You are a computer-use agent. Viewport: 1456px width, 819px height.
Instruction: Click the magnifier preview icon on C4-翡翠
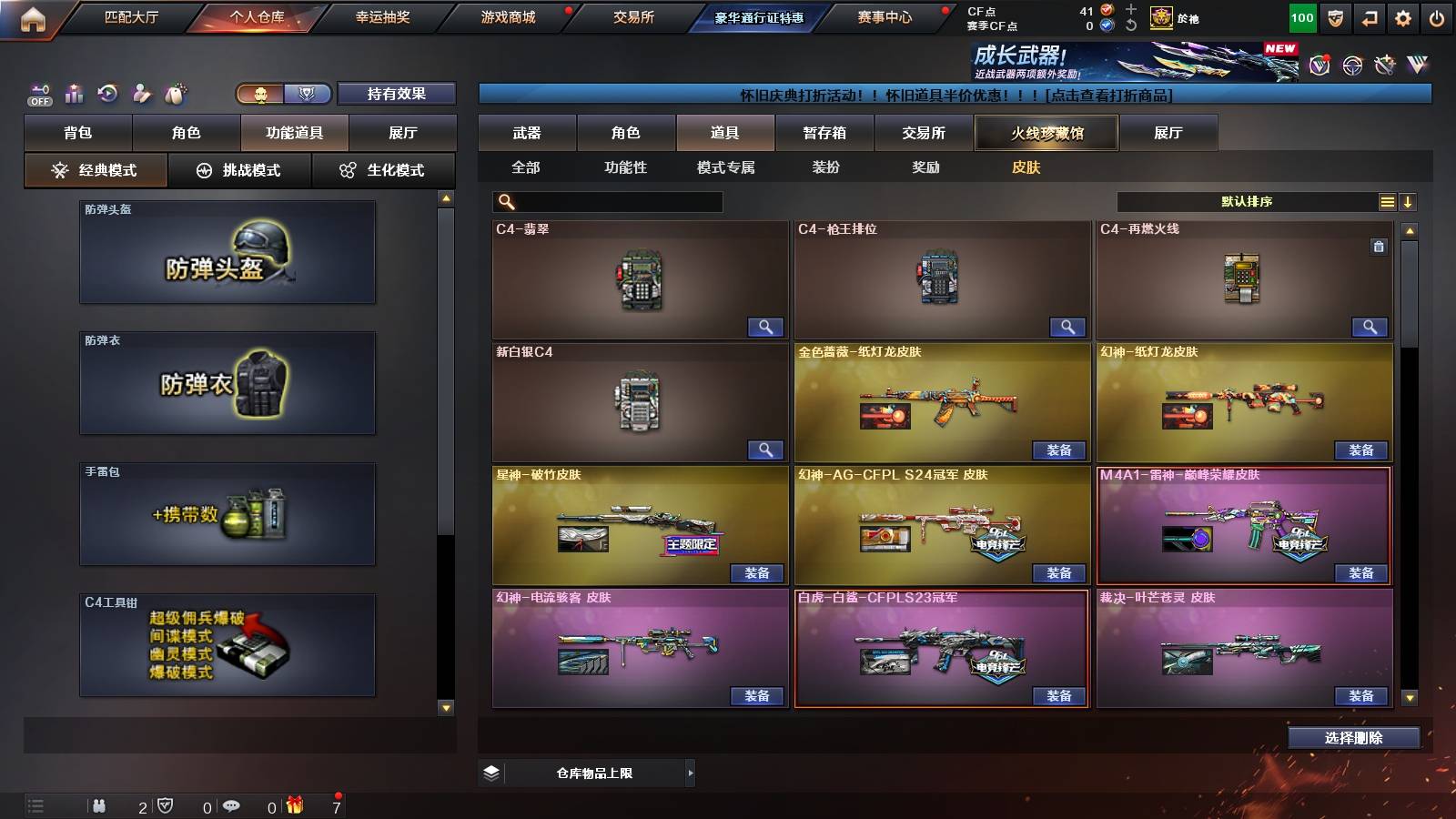coord(766,326)
